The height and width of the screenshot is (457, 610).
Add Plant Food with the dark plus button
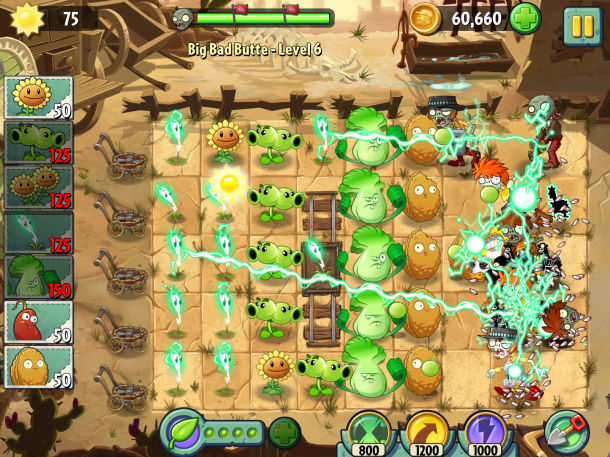tap(284, 432)
